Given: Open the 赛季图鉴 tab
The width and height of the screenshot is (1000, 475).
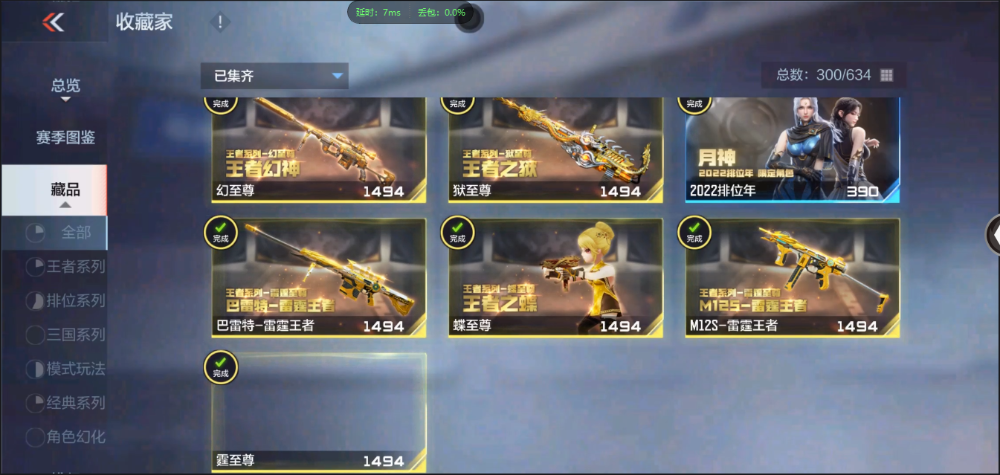Looking at the screenshot, I should tap(66, 137).
